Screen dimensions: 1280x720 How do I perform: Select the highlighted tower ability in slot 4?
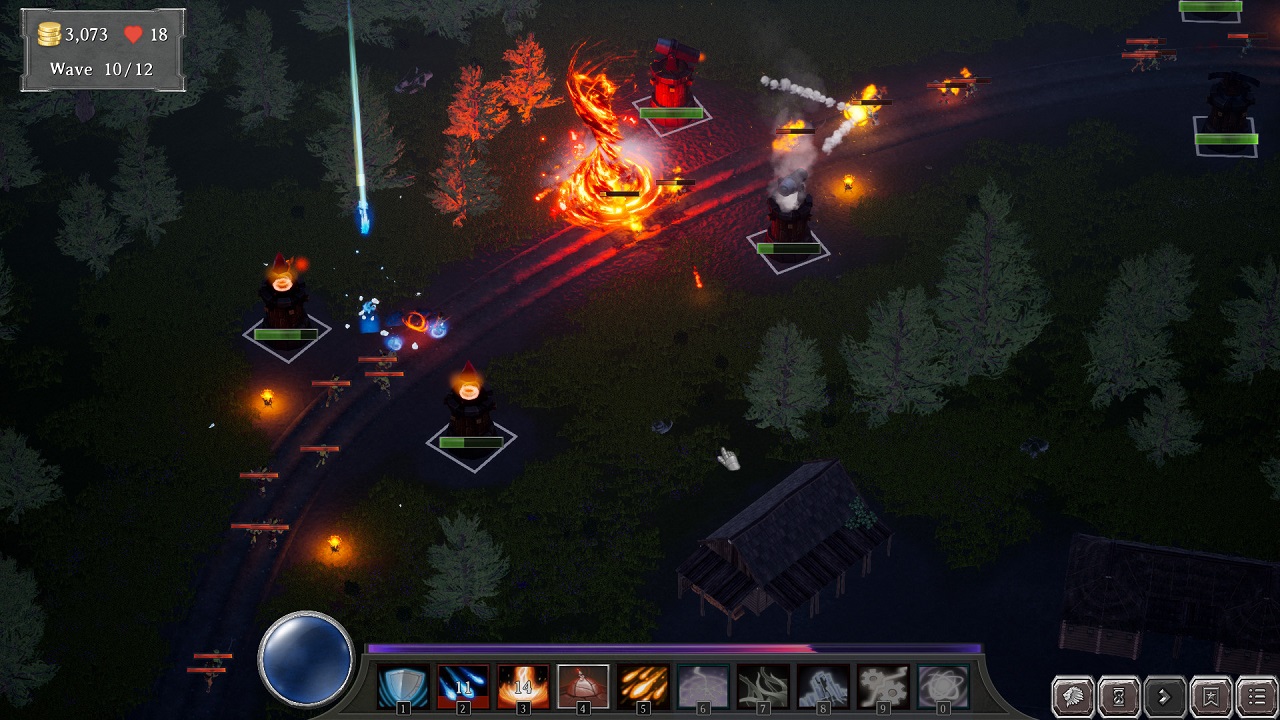[x=583, y=687]
